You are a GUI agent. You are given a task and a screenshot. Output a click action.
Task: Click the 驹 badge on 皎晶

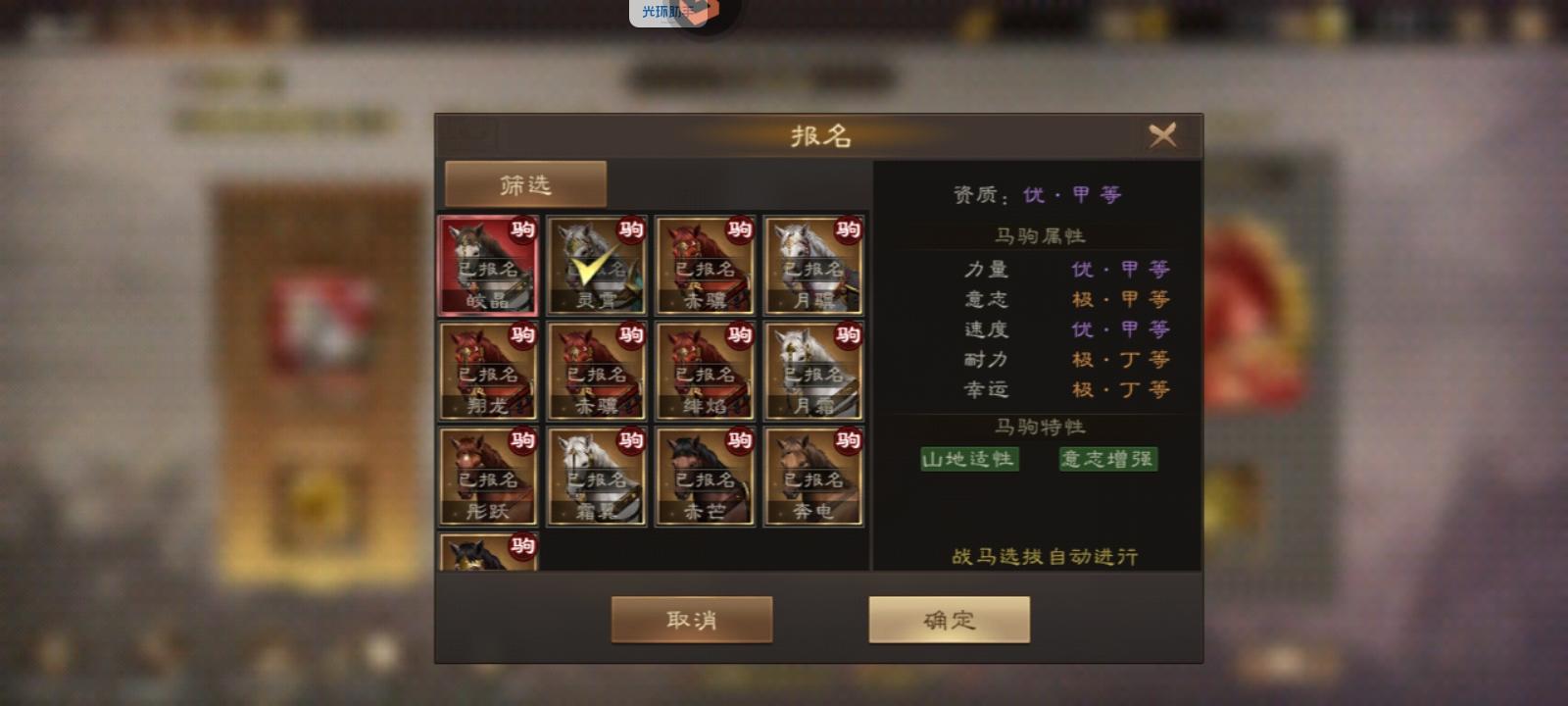click(523, 229)
